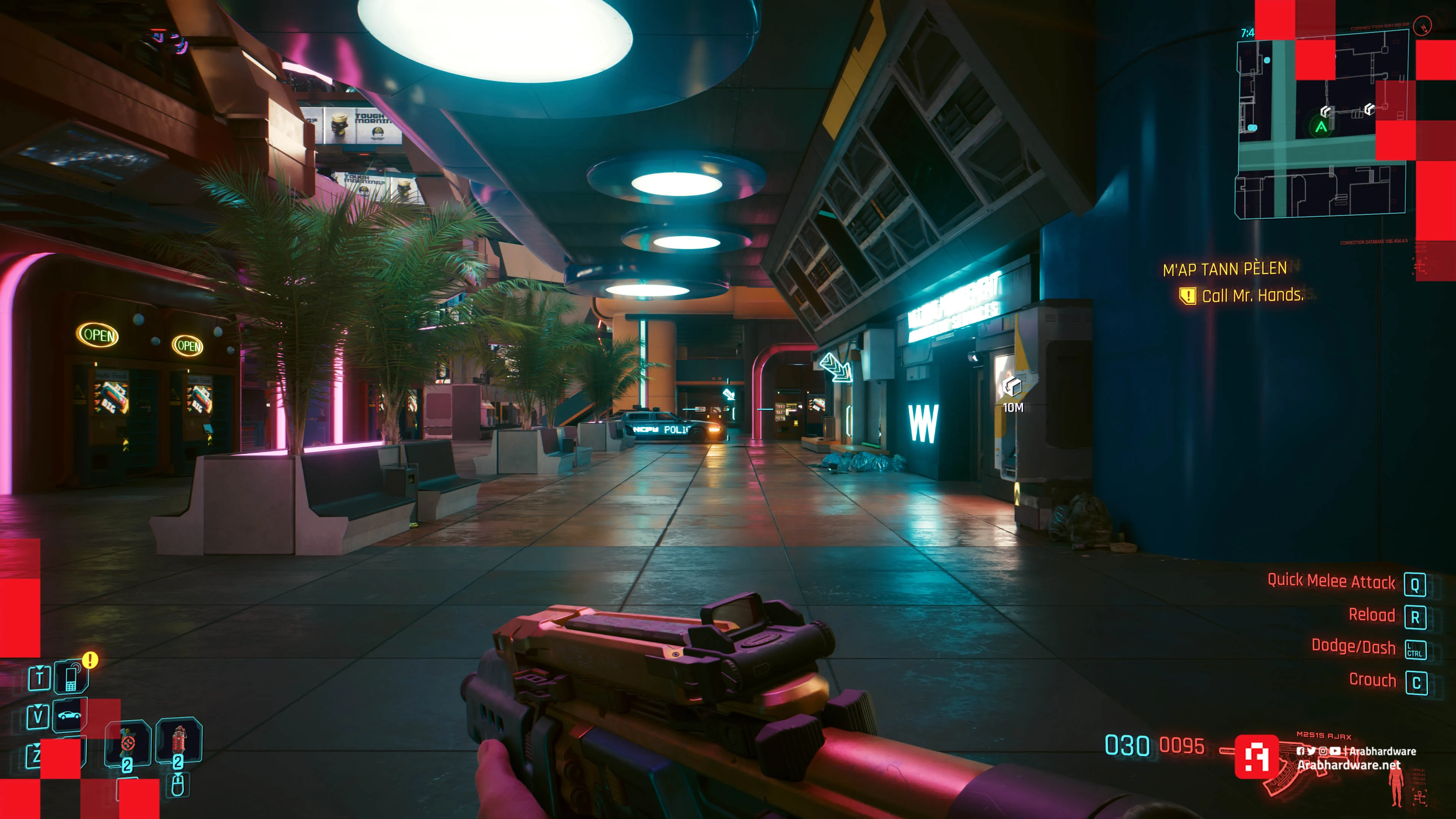Viewport: 1456px width, 819px height.
Task: Select the red grenade slot
Action: 179,741
